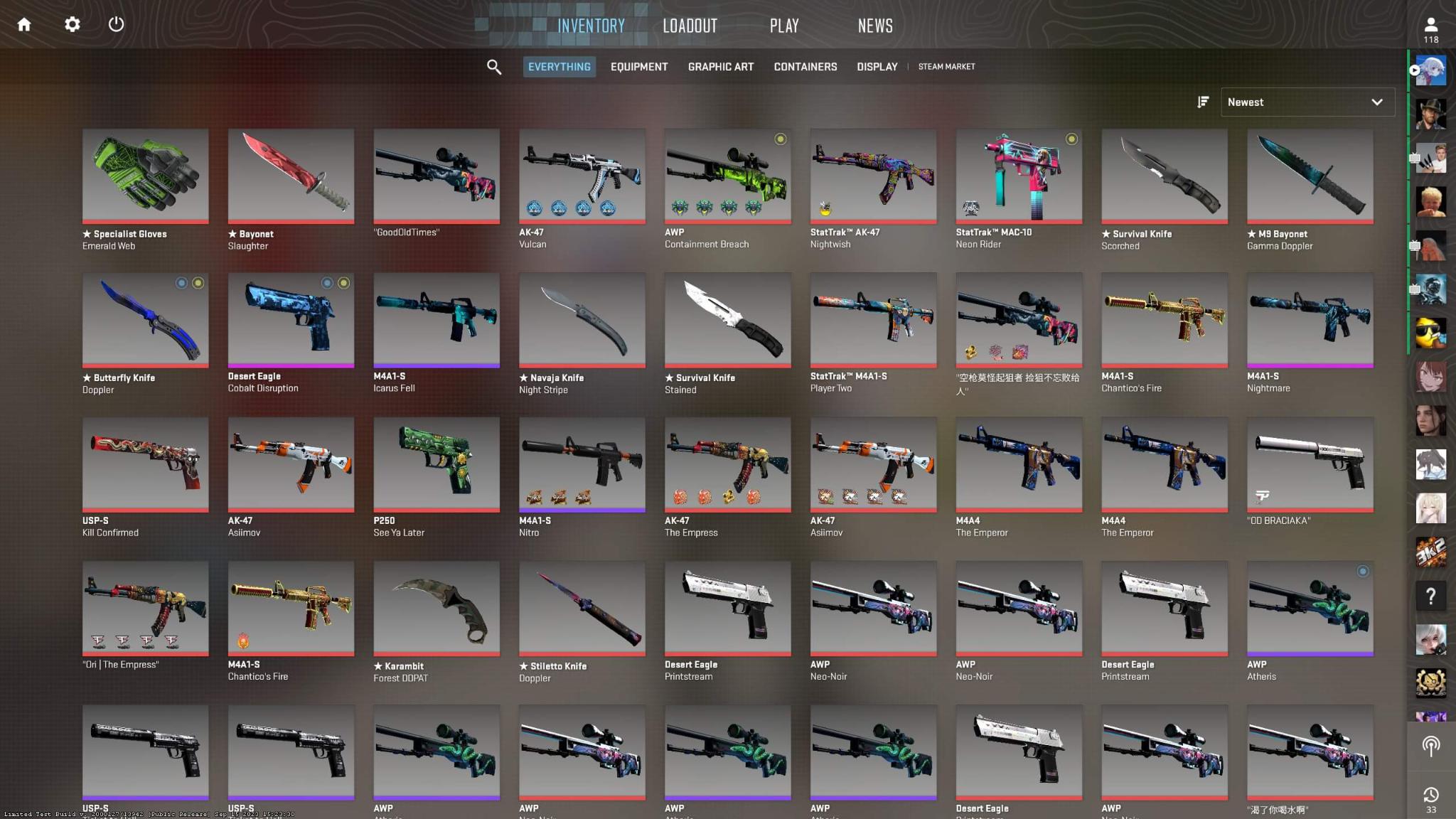The image size is (1456, 819).
Task: Switch to the Loadout tab
Action: tap(690, 26)
